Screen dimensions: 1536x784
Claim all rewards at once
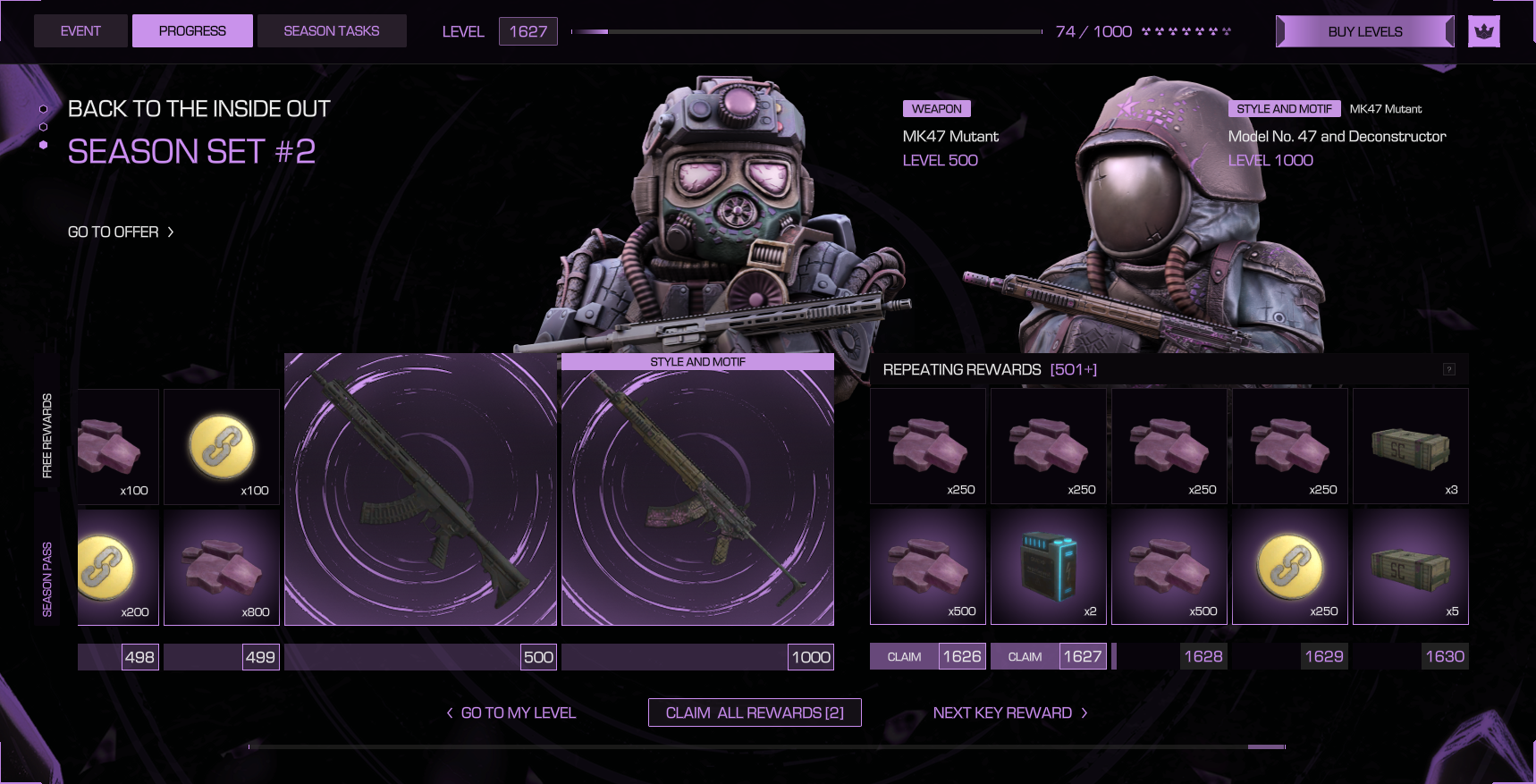tap(755, 712)
